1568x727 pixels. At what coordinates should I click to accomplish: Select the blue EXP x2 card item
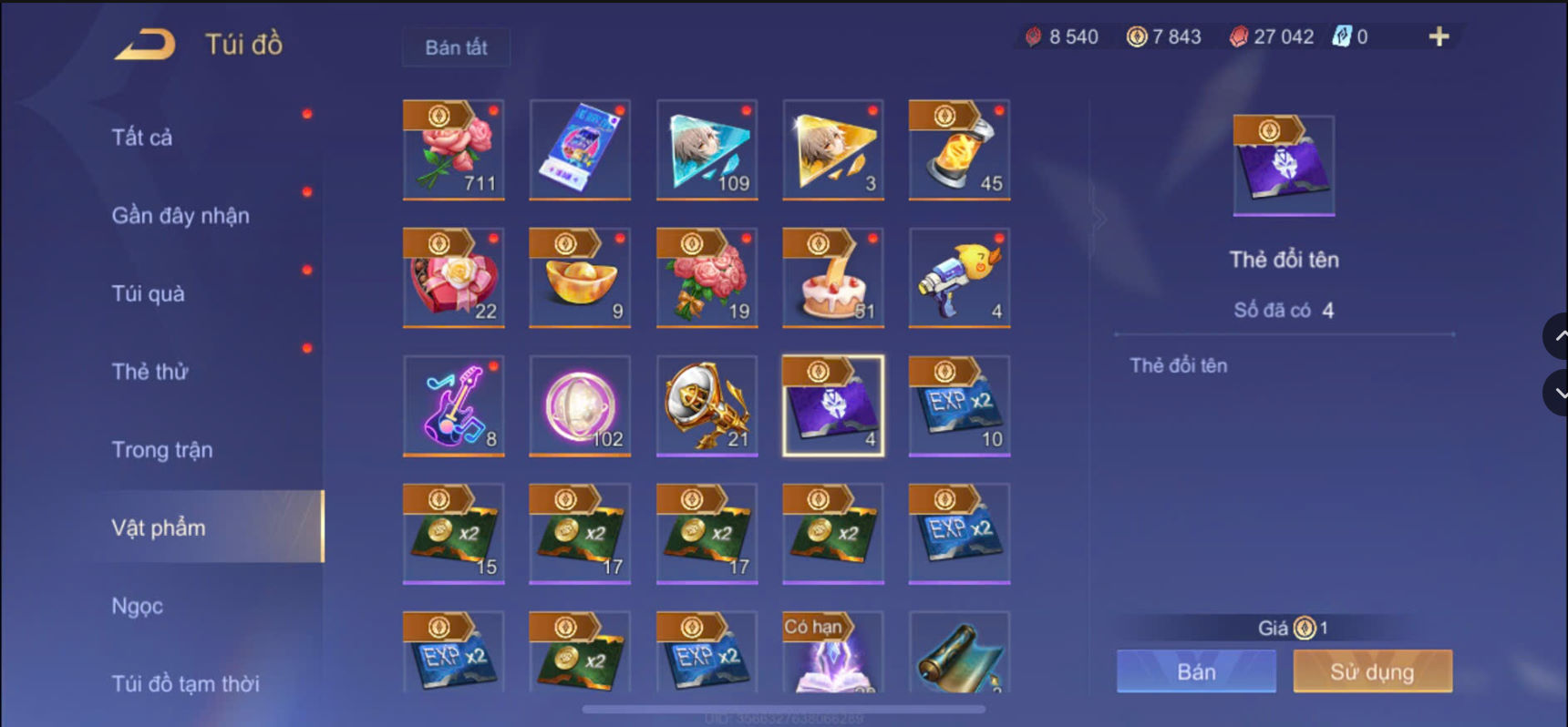(959, 406)
